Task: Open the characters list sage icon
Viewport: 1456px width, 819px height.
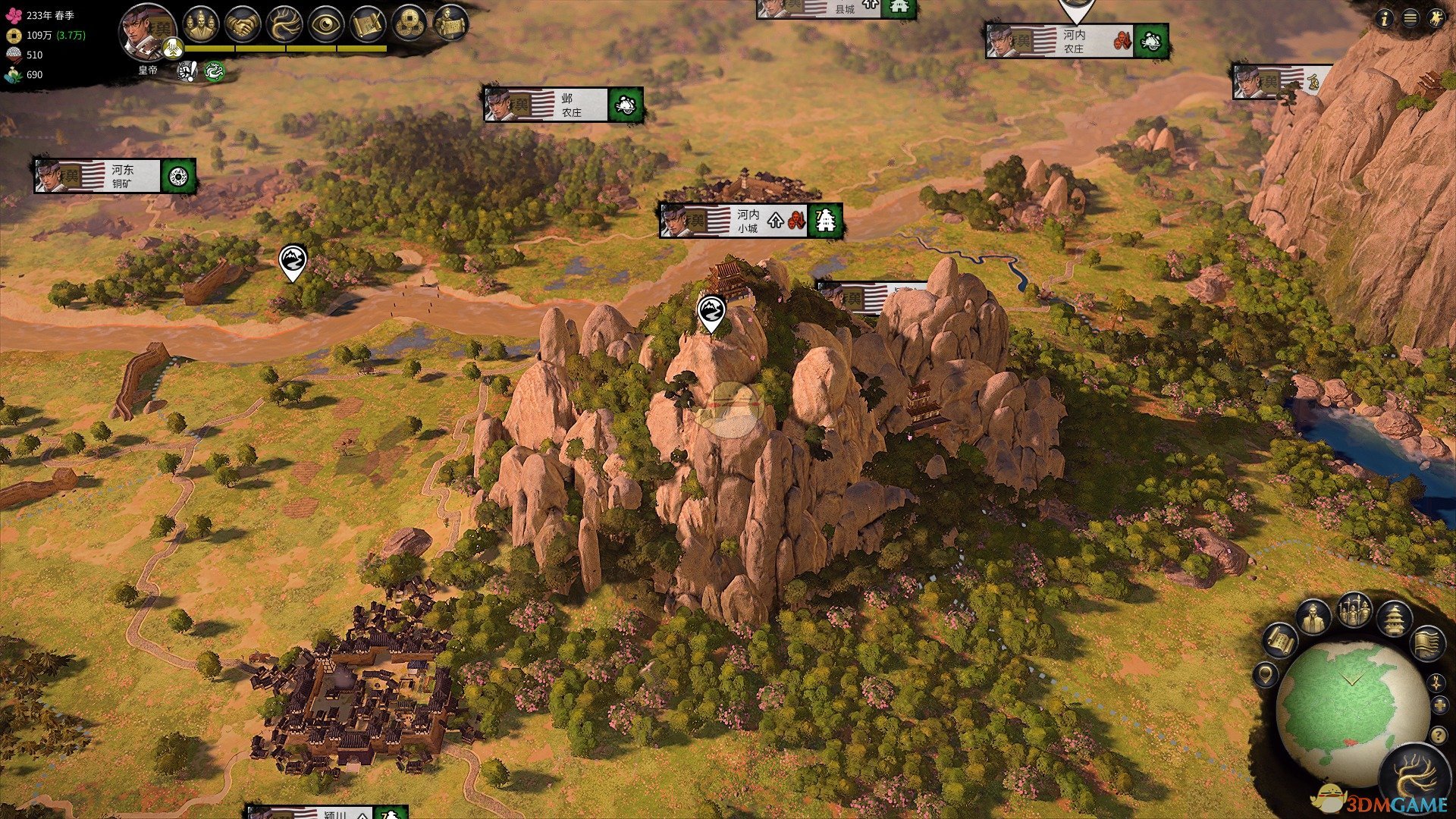Action: [1313, 618]
